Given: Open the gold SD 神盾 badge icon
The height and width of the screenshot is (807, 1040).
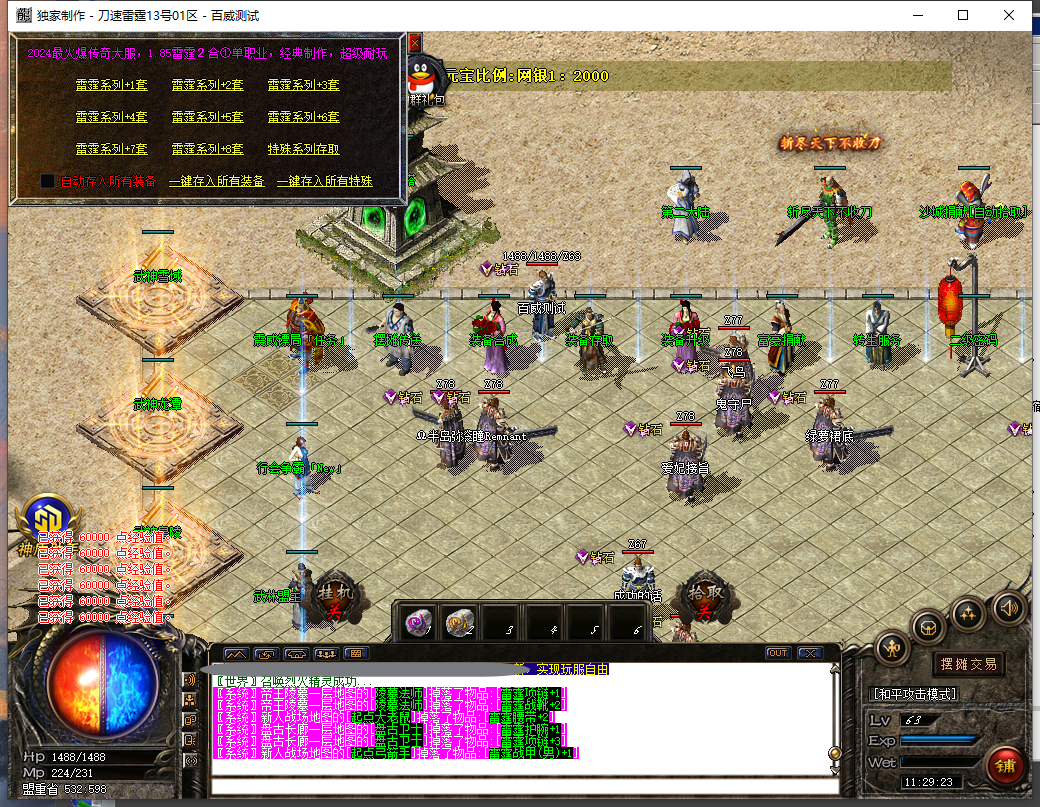Looking at the screenshot, I should click(45, 520).
